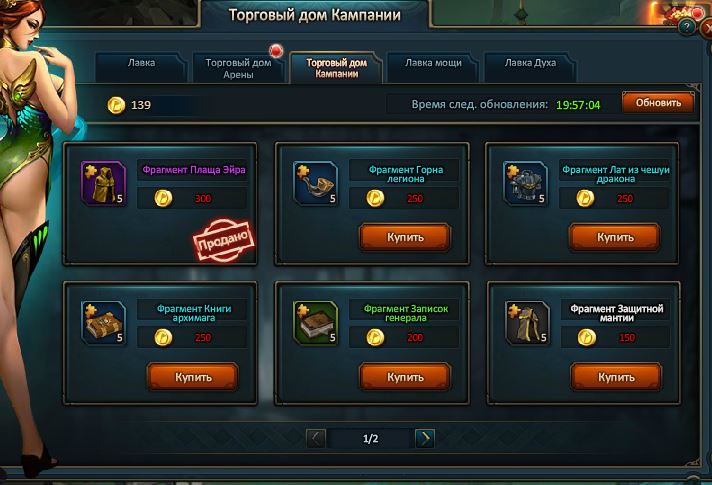Click the dragon scale armor fragment icon

click(525, 183)
